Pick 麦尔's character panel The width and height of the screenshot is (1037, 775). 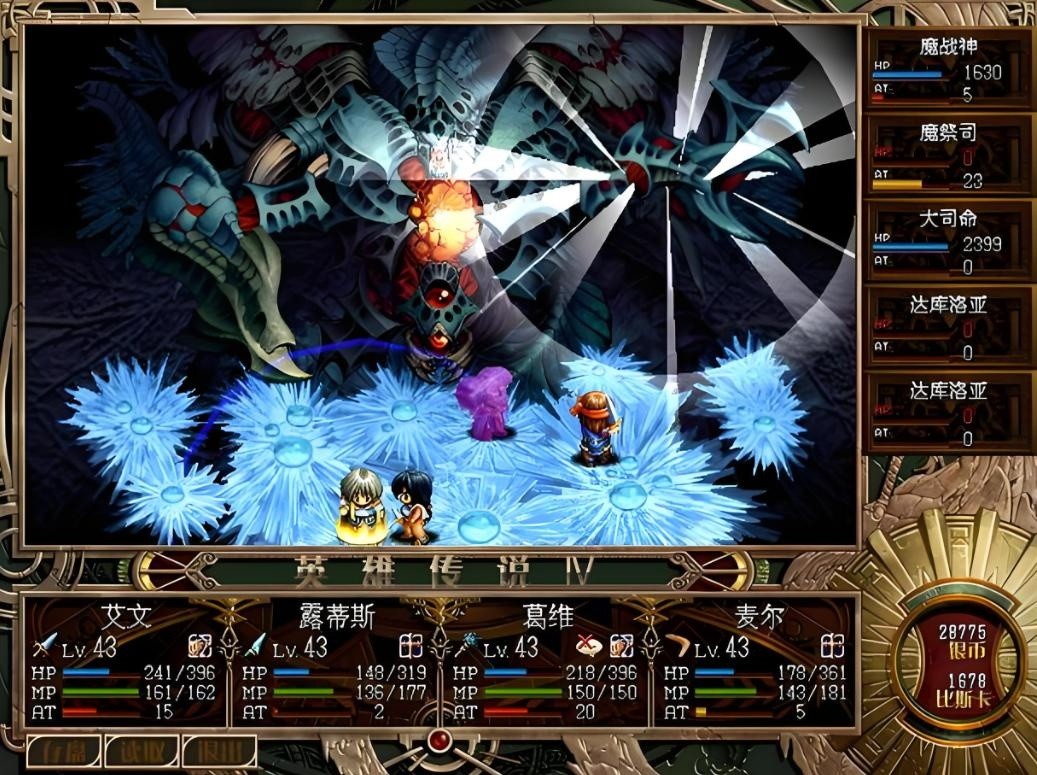757,661
